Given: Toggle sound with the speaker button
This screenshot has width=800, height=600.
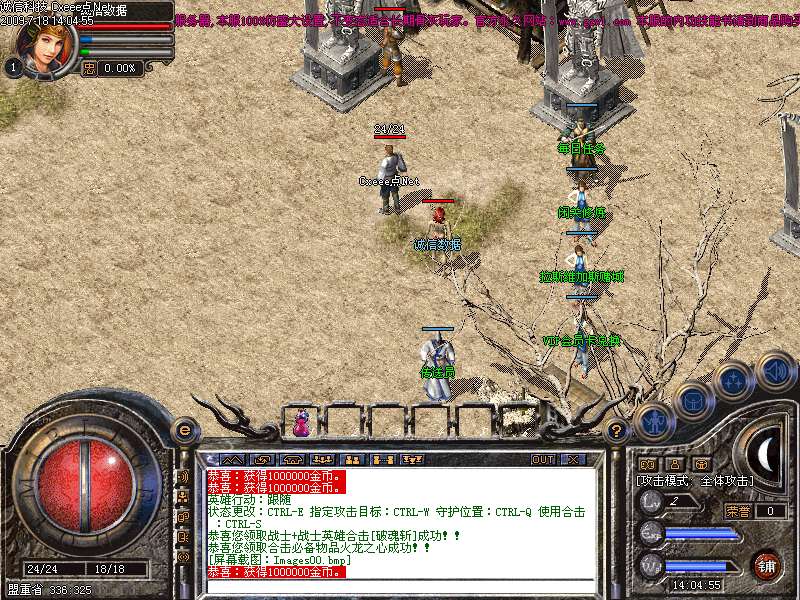Looking at the screenshot, I should (x=775, y=369).
